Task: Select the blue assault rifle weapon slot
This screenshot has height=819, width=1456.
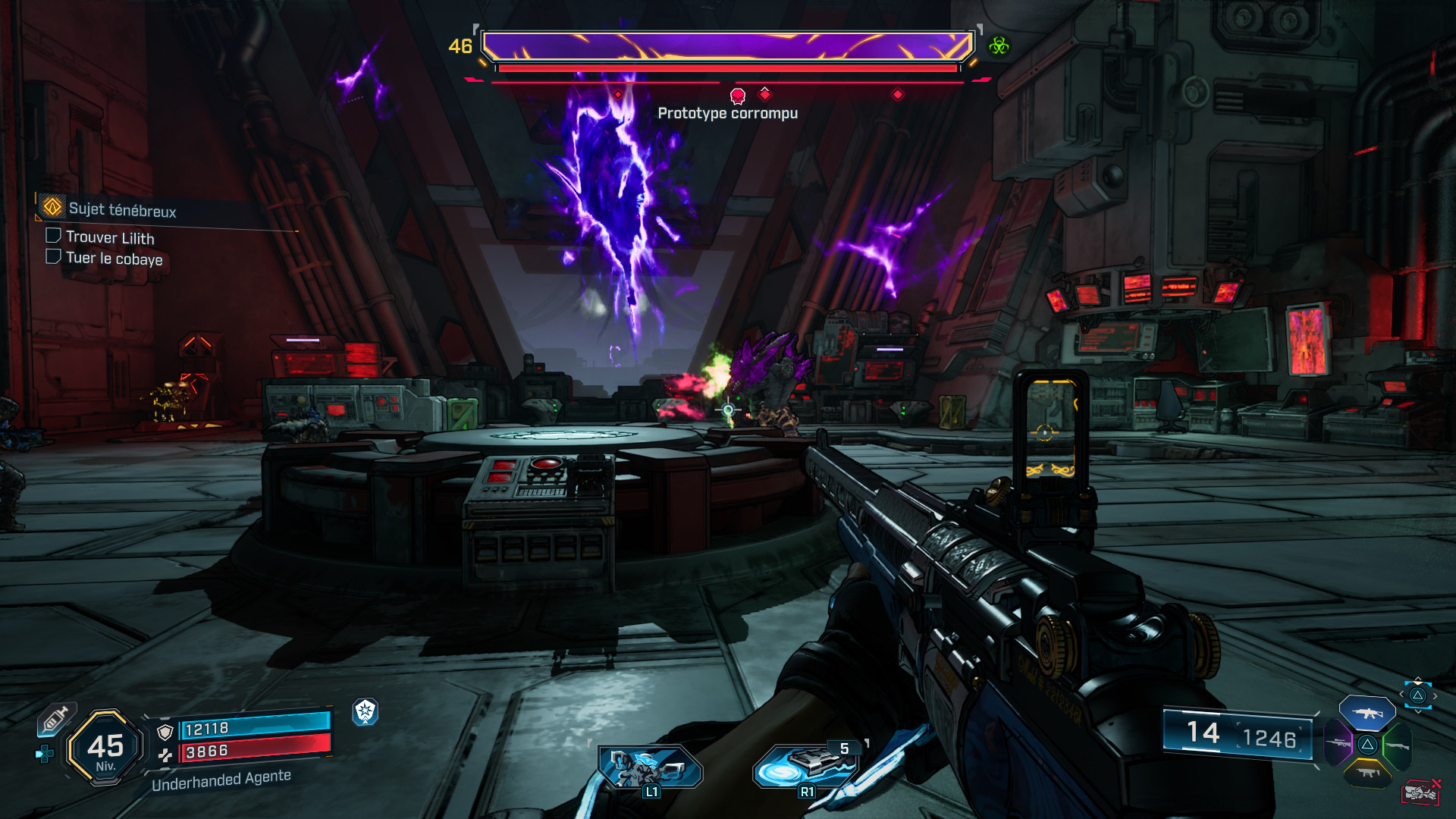Action: pos(1367,713)
